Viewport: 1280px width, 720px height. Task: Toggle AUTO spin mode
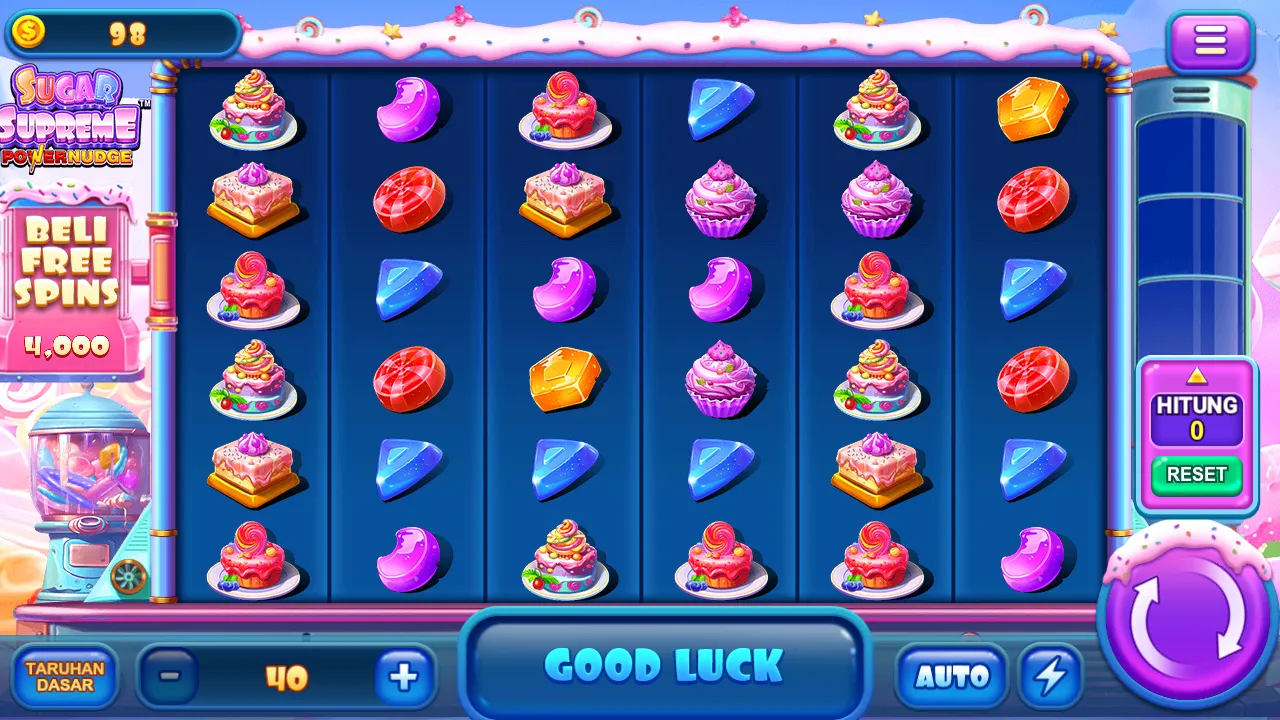pyautogui.click(x=953, y=674)
